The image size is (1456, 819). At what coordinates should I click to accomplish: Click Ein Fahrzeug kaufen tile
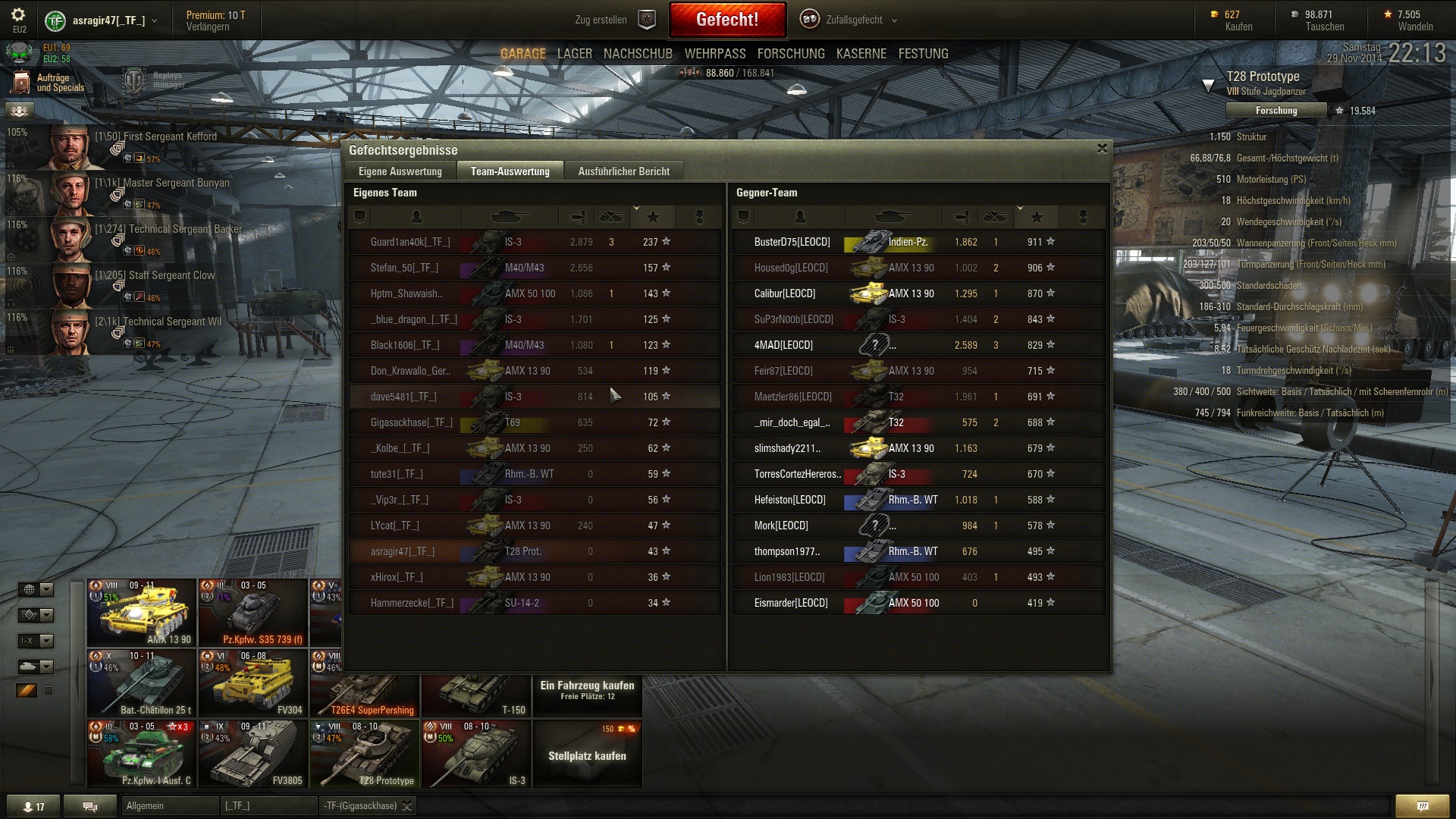[587, 690]
